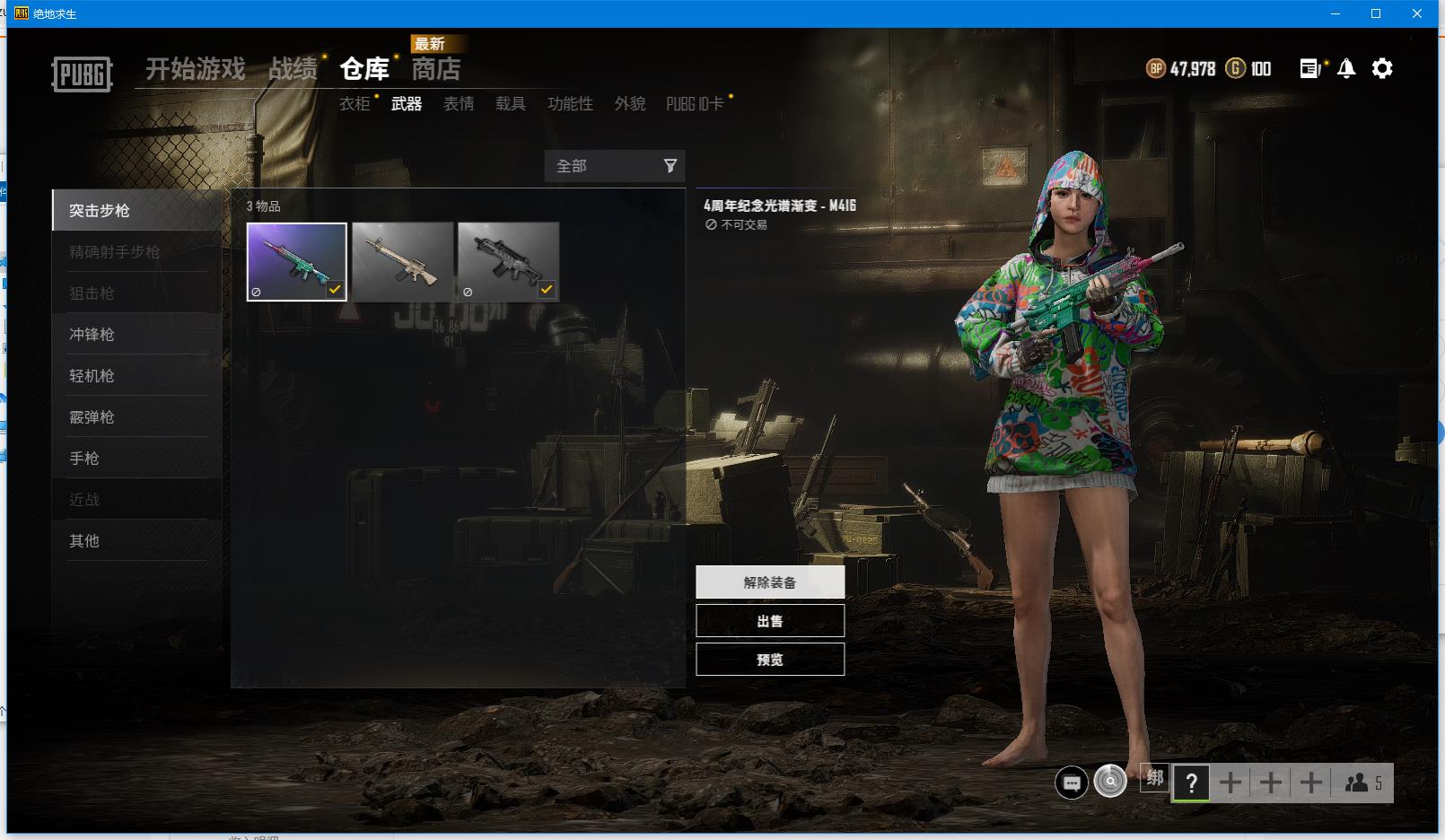Select the purple spectrum M416 skin

(x=297, y=261)
